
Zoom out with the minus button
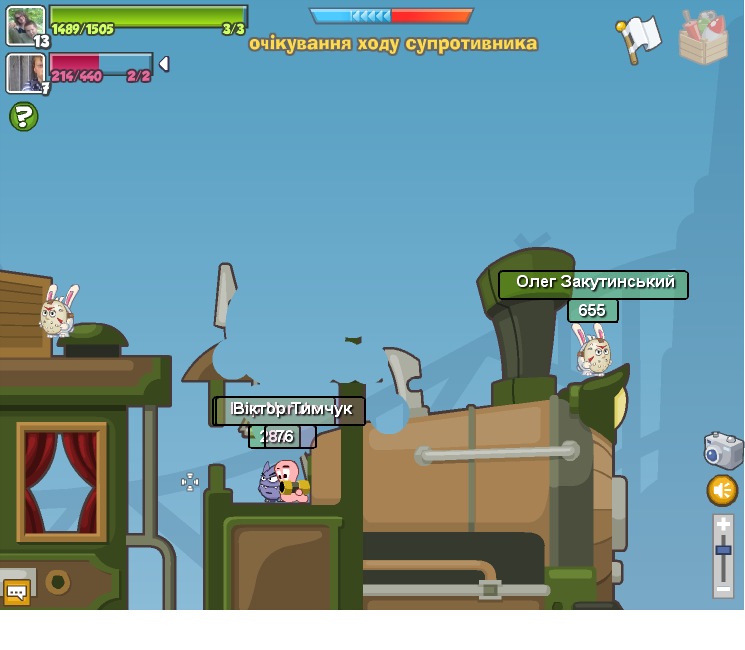[x=723, y=590]
